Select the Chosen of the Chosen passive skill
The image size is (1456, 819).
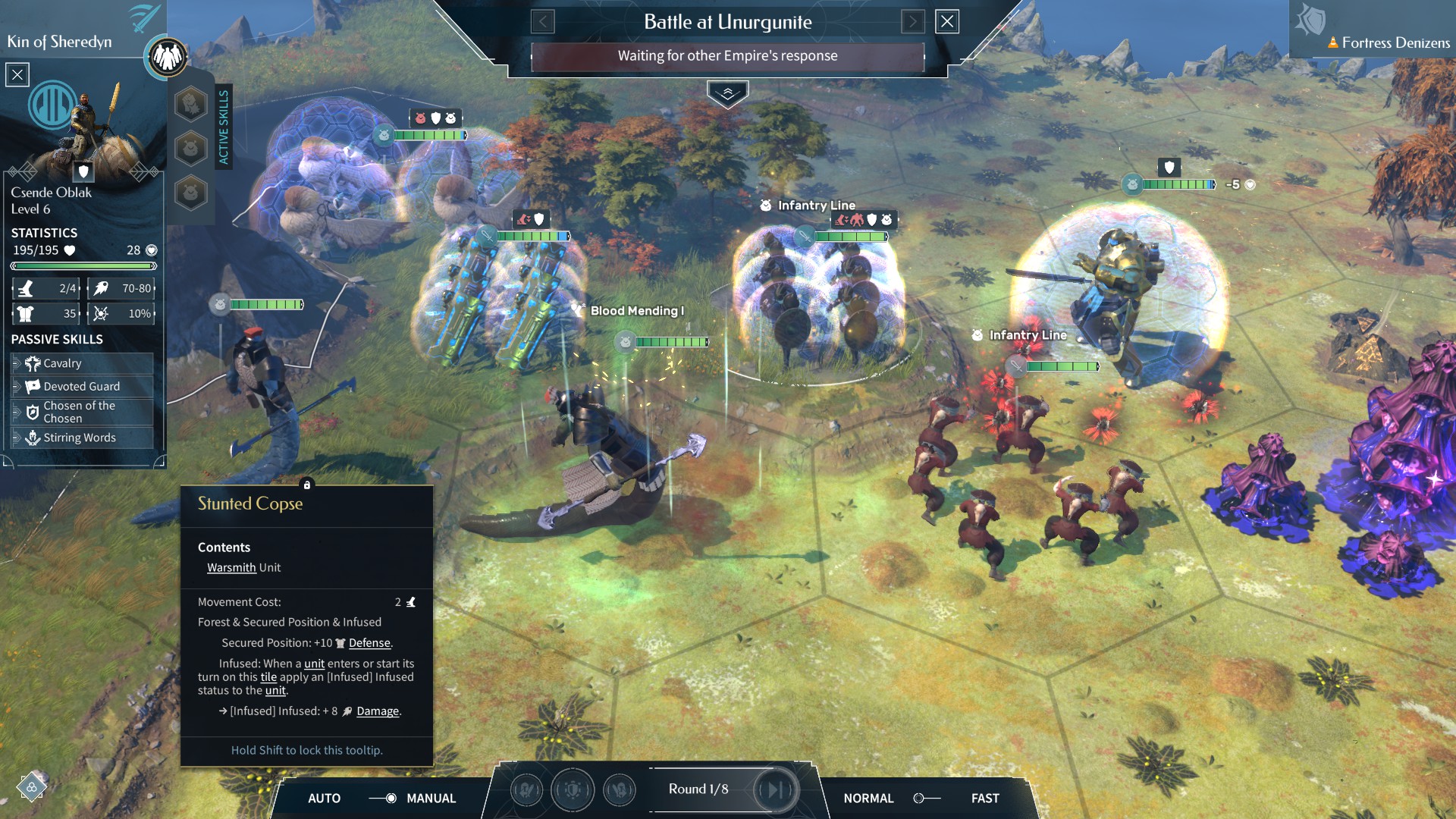(32, 412)
